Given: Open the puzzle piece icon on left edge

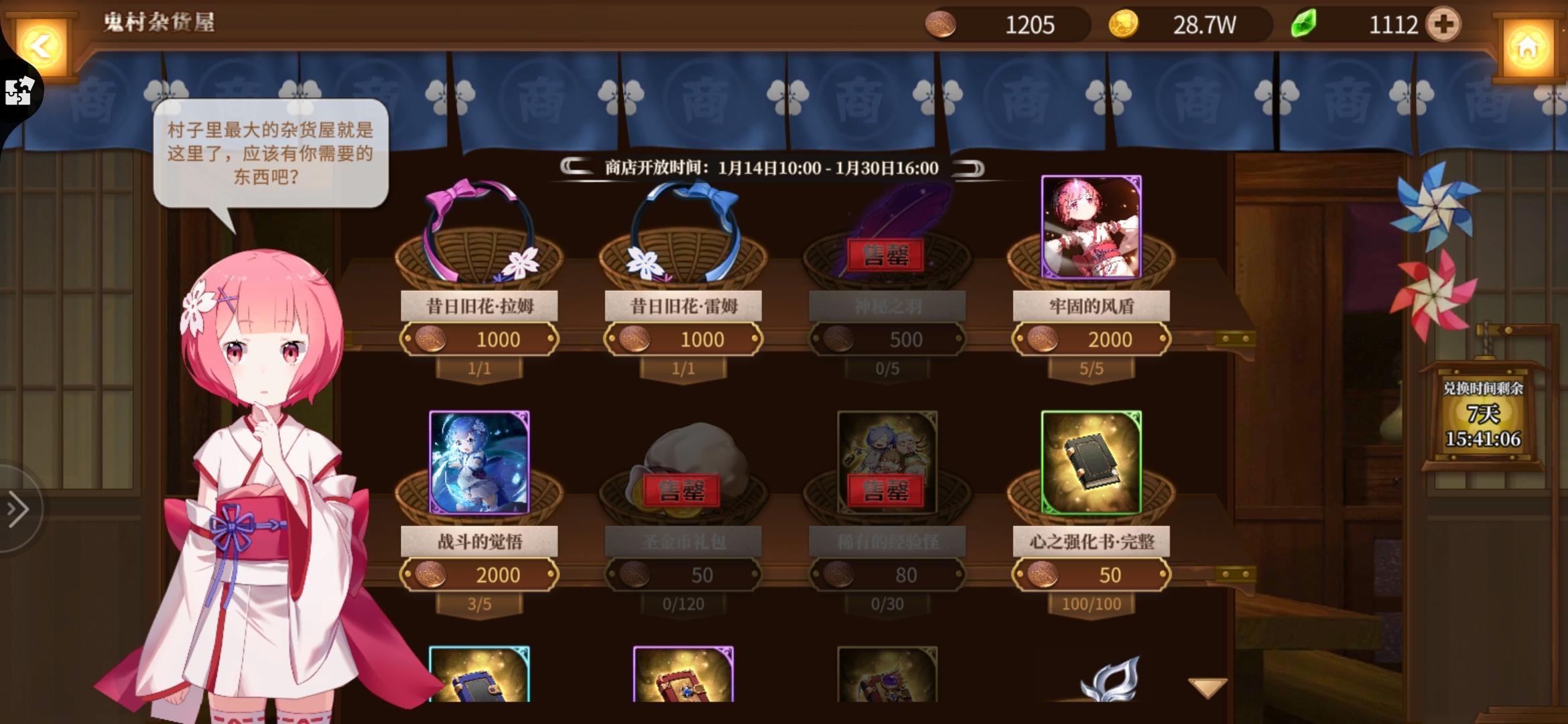Looking at the screenshot, I should pyautogui.click(x=18, y=92).
